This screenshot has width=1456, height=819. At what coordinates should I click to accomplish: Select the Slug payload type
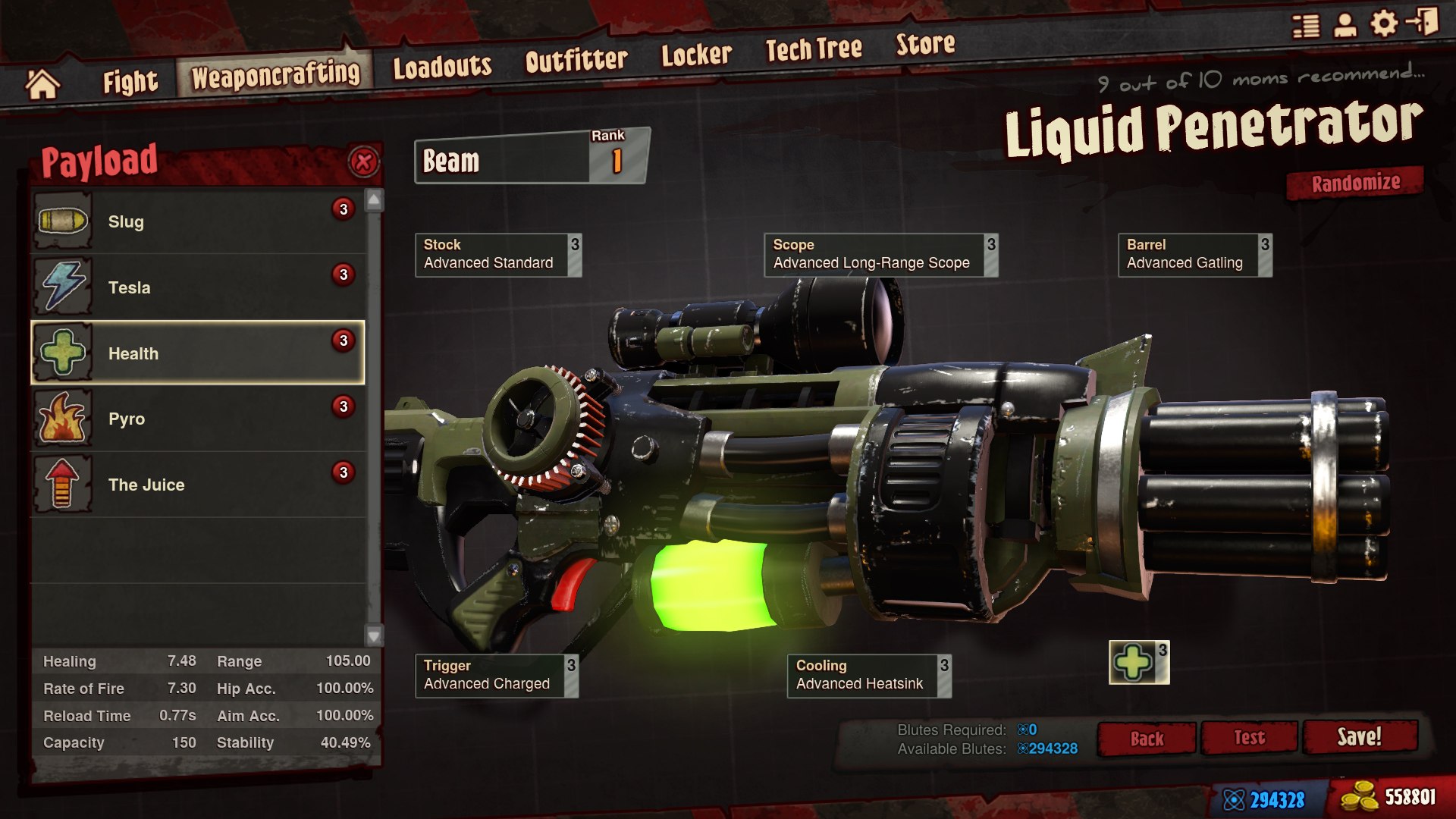(197, 221)
